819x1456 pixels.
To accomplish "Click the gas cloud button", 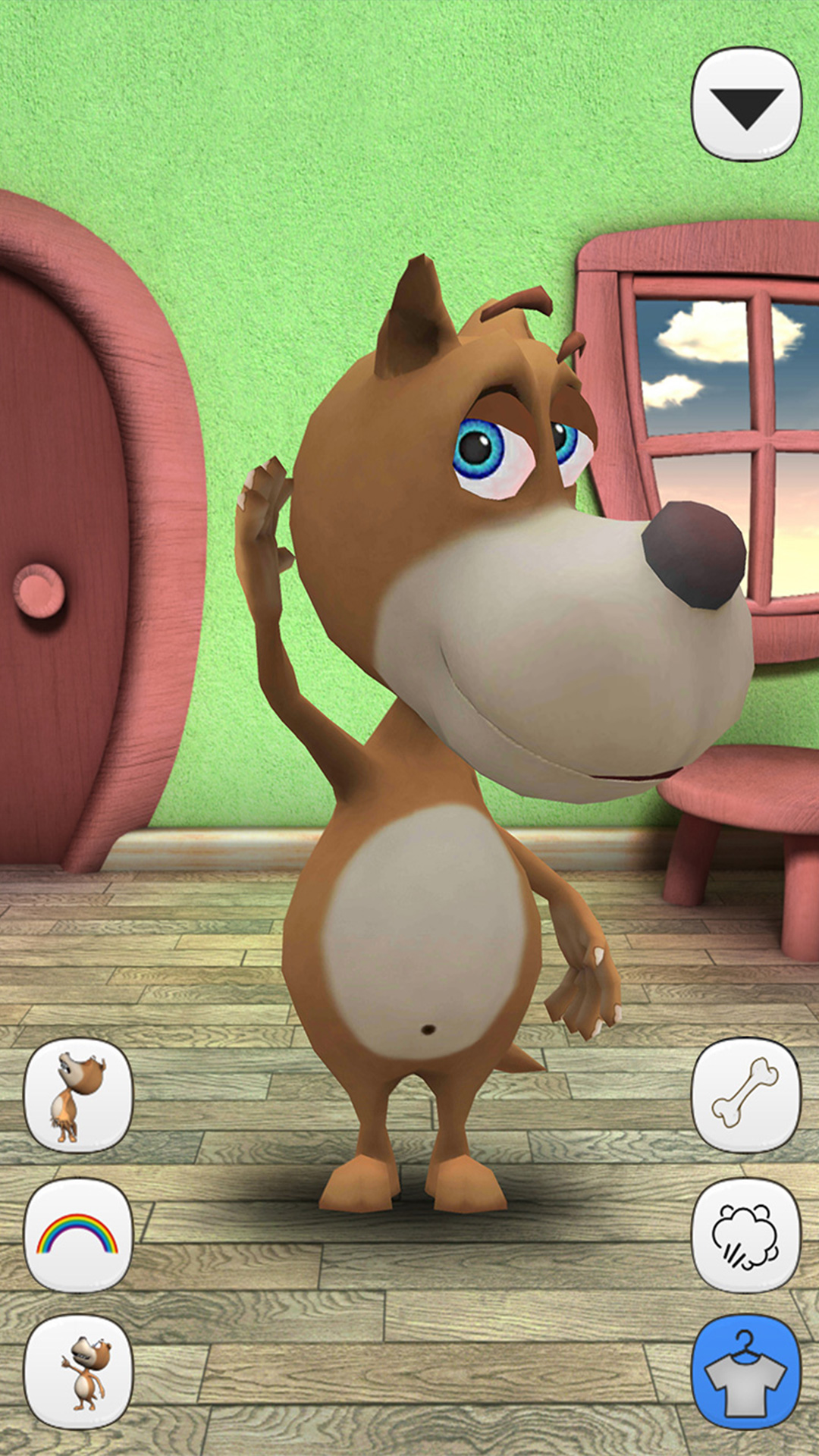I will (746, 1235).
